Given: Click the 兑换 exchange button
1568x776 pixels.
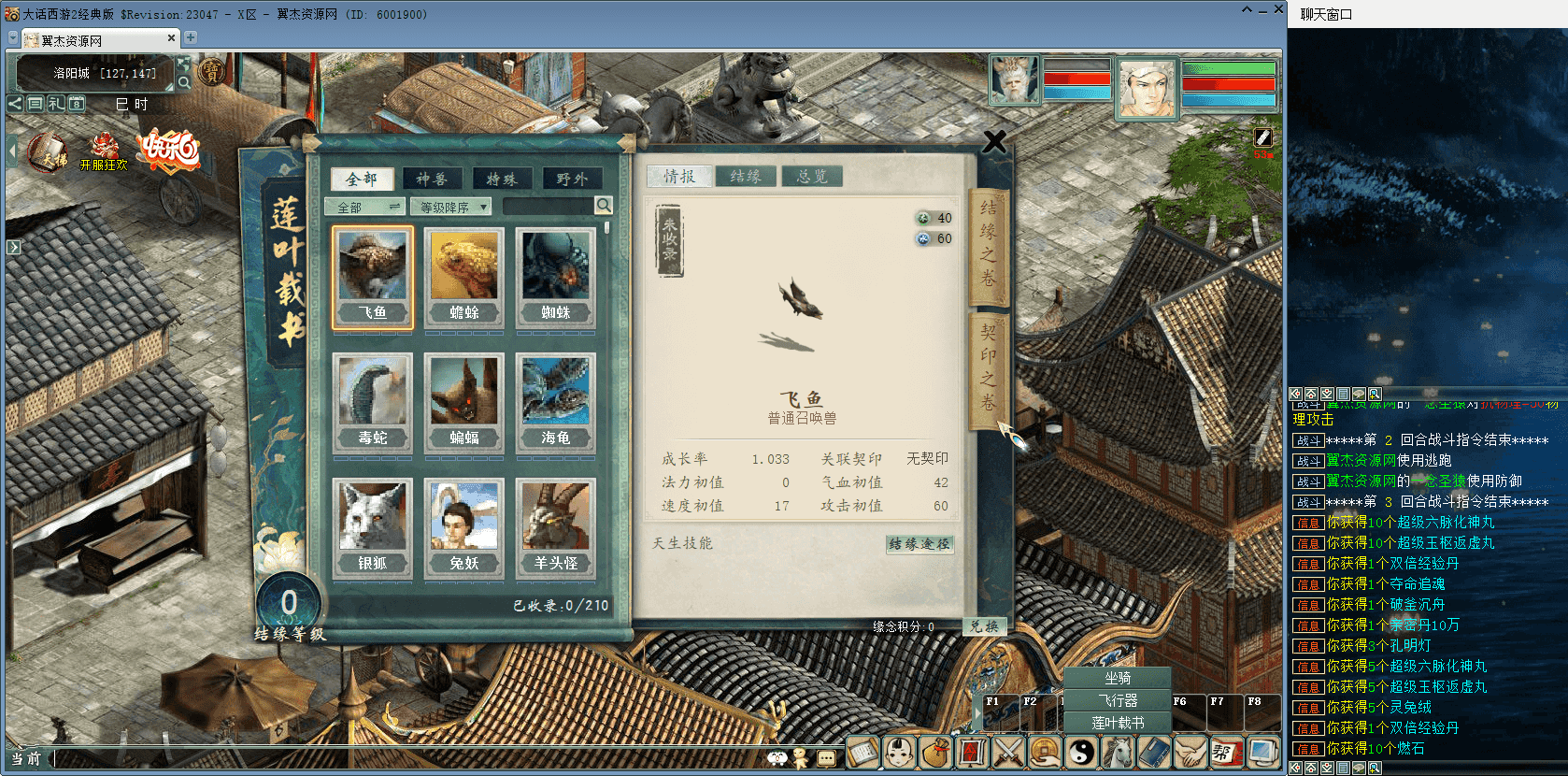Looking at the screenshot, I should [984, 626].
